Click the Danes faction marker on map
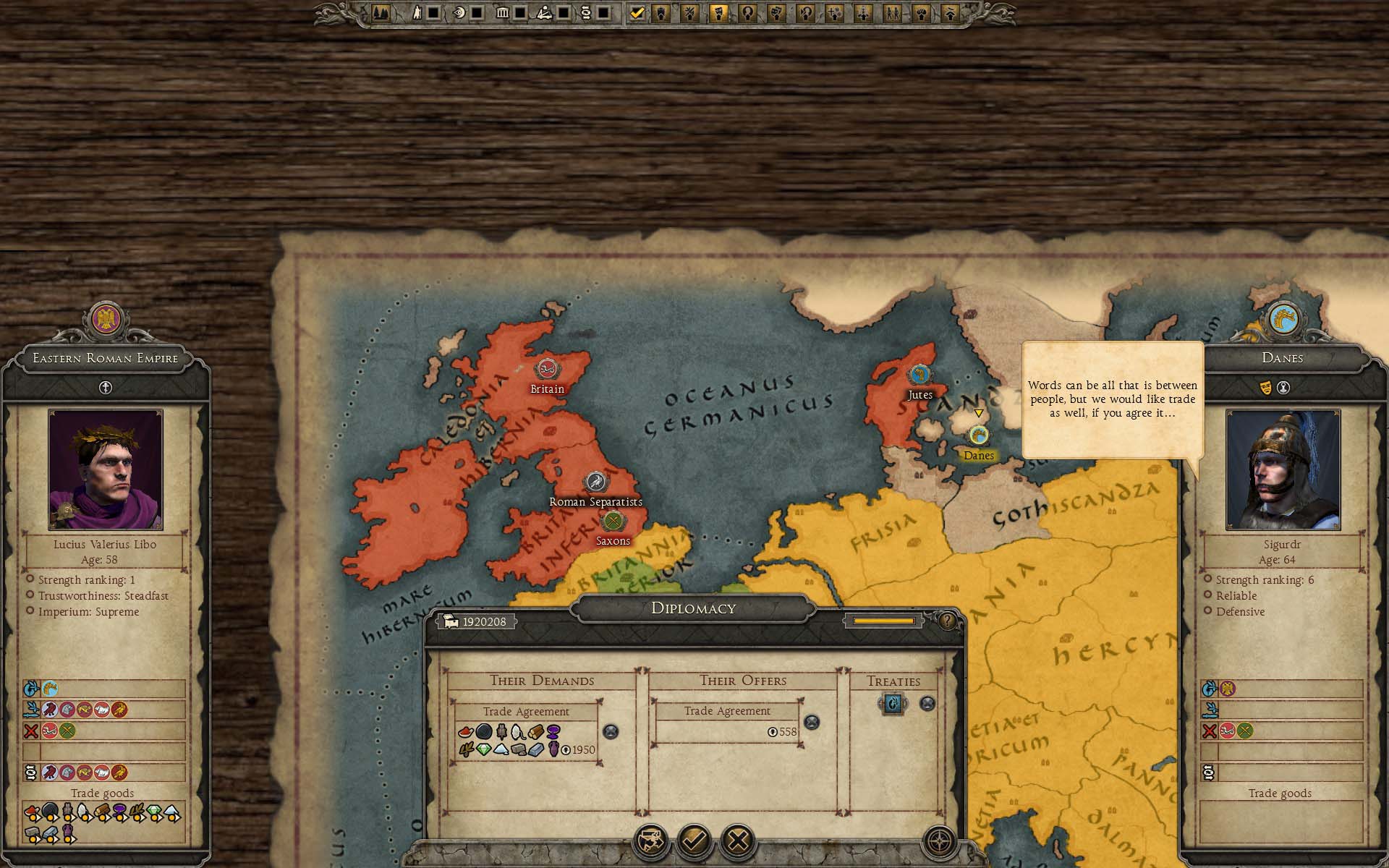Viewport: 1389px width, 868px height. (979, 435)
